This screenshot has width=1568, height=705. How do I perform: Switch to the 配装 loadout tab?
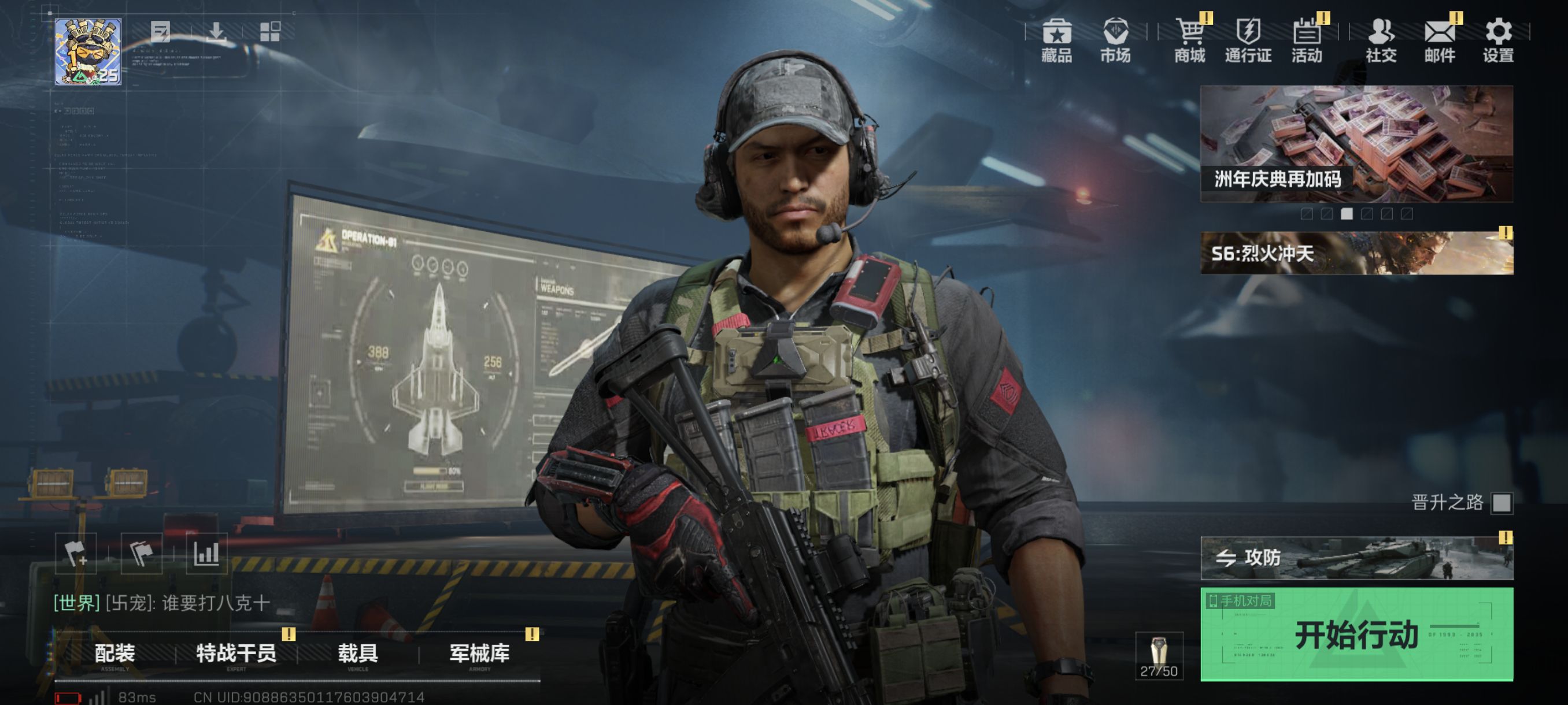click(115, 654)
